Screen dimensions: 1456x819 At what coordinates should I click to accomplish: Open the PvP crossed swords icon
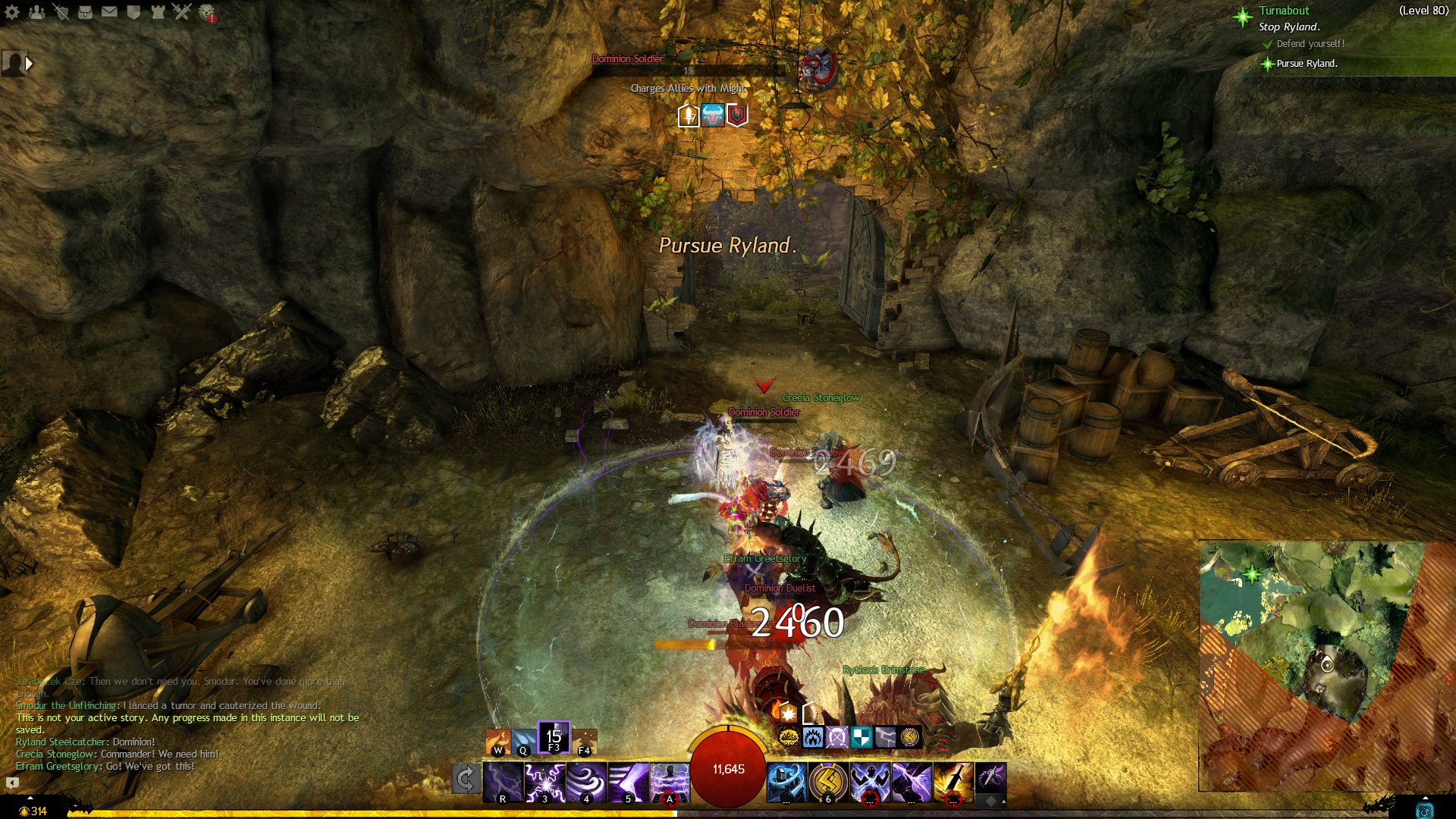(x=182, y=12)
